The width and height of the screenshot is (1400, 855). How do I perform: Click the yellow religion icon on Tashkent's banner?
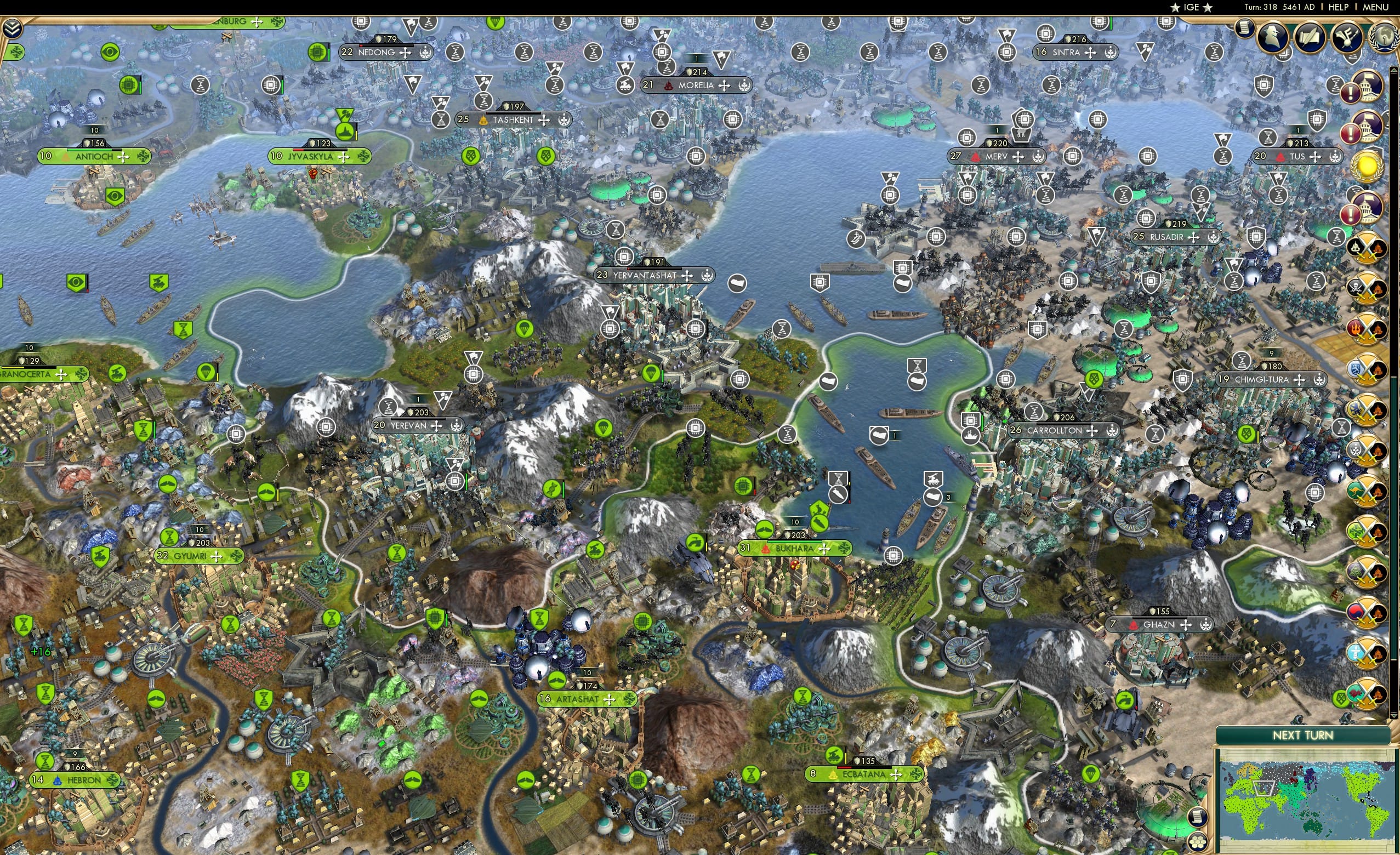point(483,122)
